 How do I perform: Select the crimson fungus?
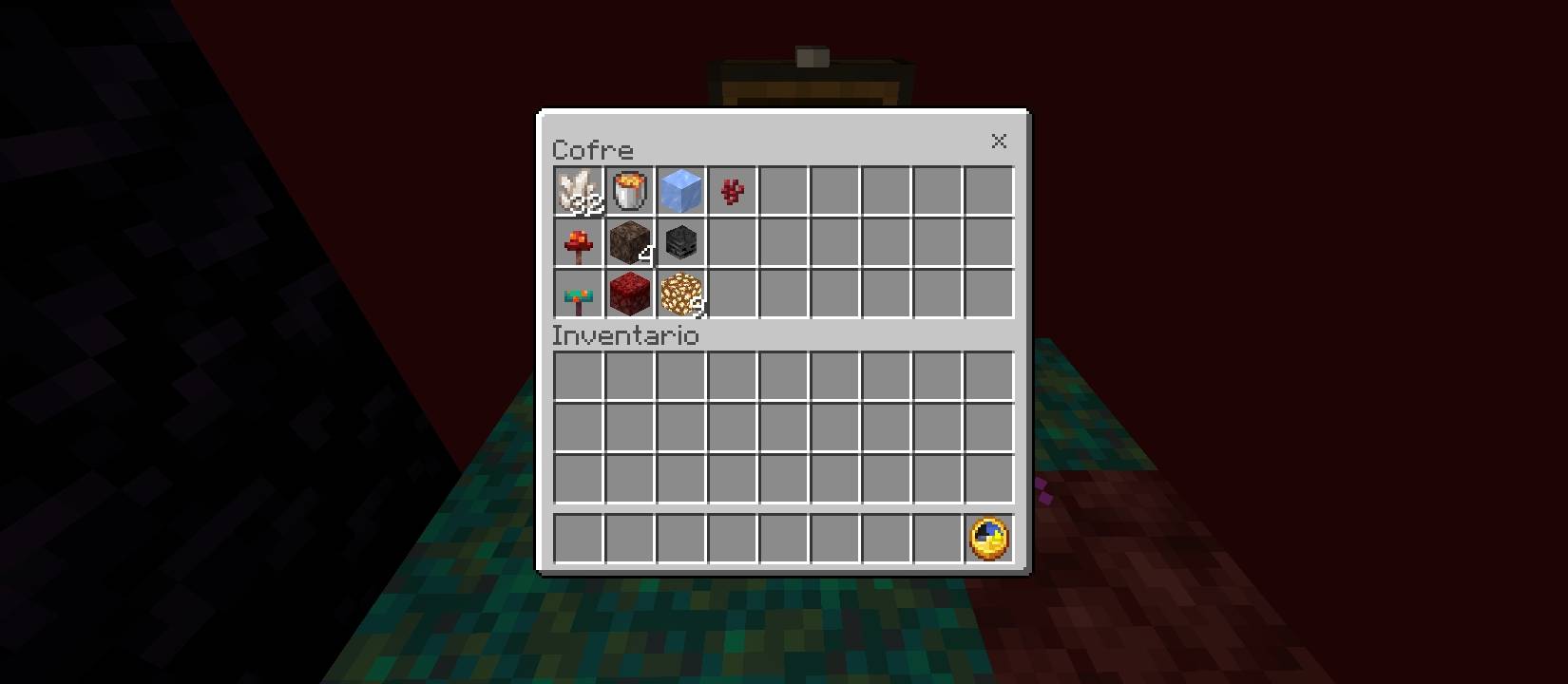(580, 242)
